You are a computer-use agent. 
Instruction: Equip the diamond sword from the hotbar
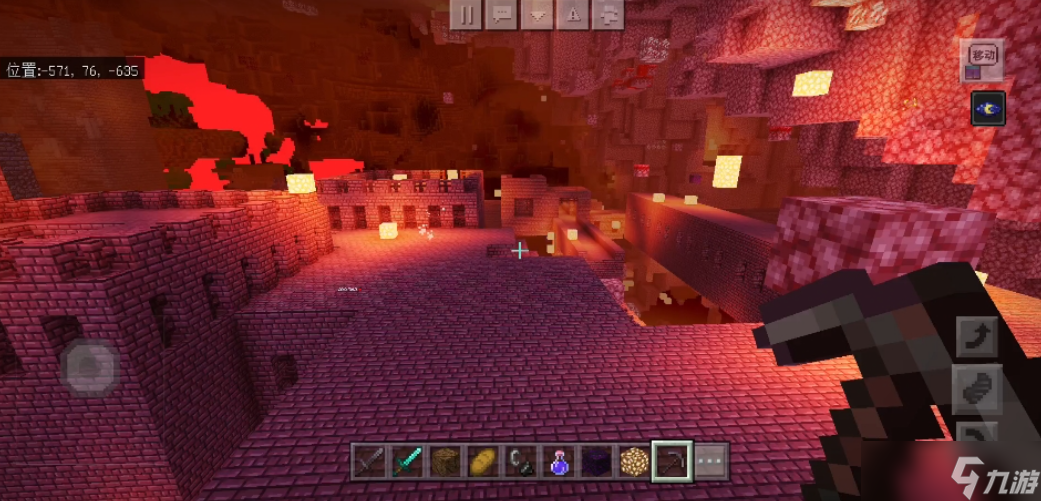point(405,461)
